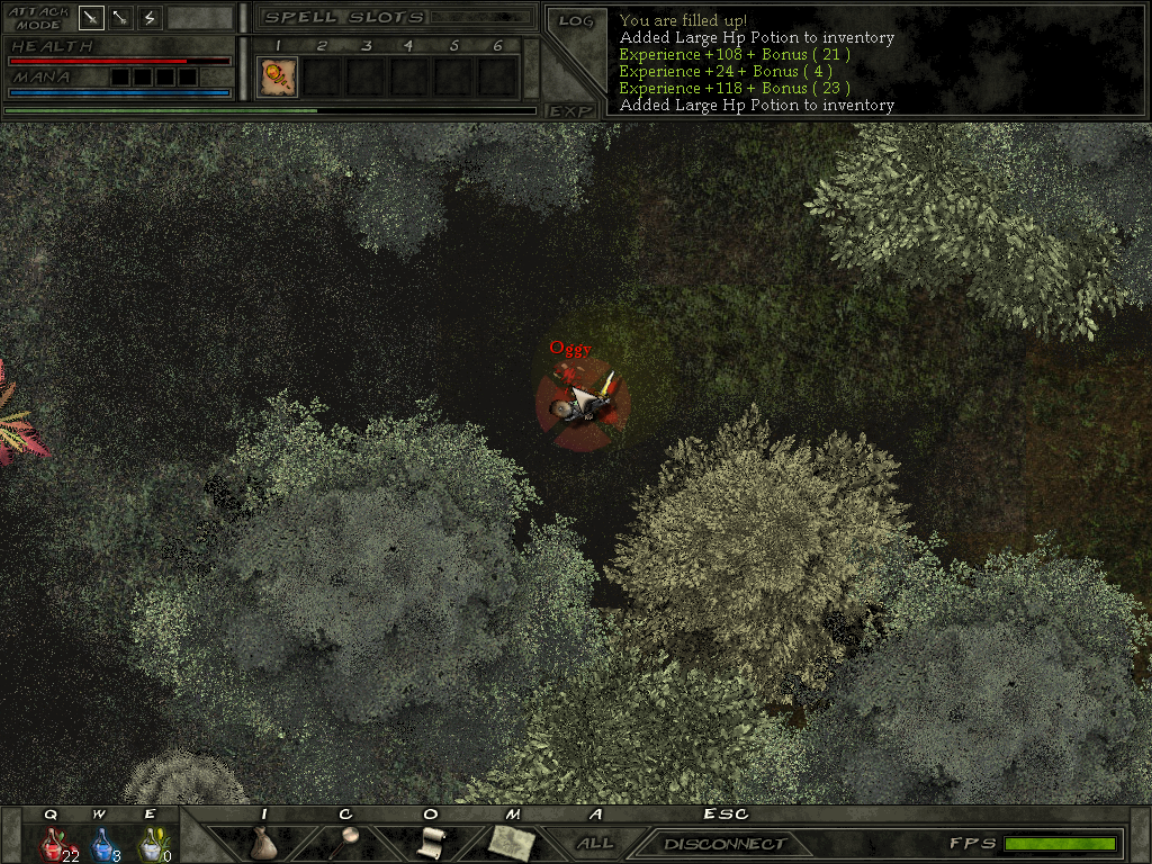Switch to the arrow ranged attack mode
The height and width of the screenshot is (864, 1152).
(x=120, y=18)
